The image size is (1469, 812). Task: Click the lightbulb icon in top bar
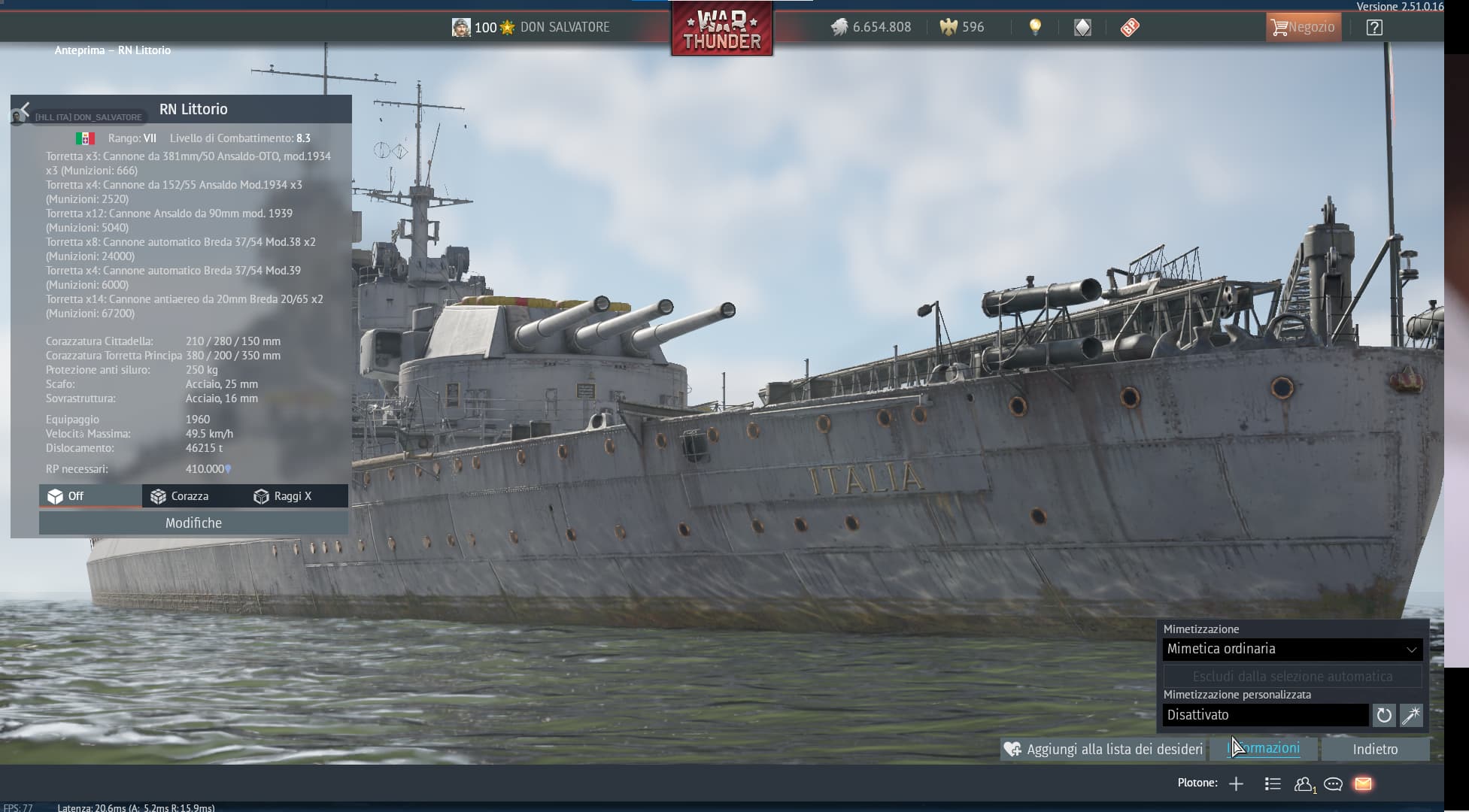pos(1036,28)
